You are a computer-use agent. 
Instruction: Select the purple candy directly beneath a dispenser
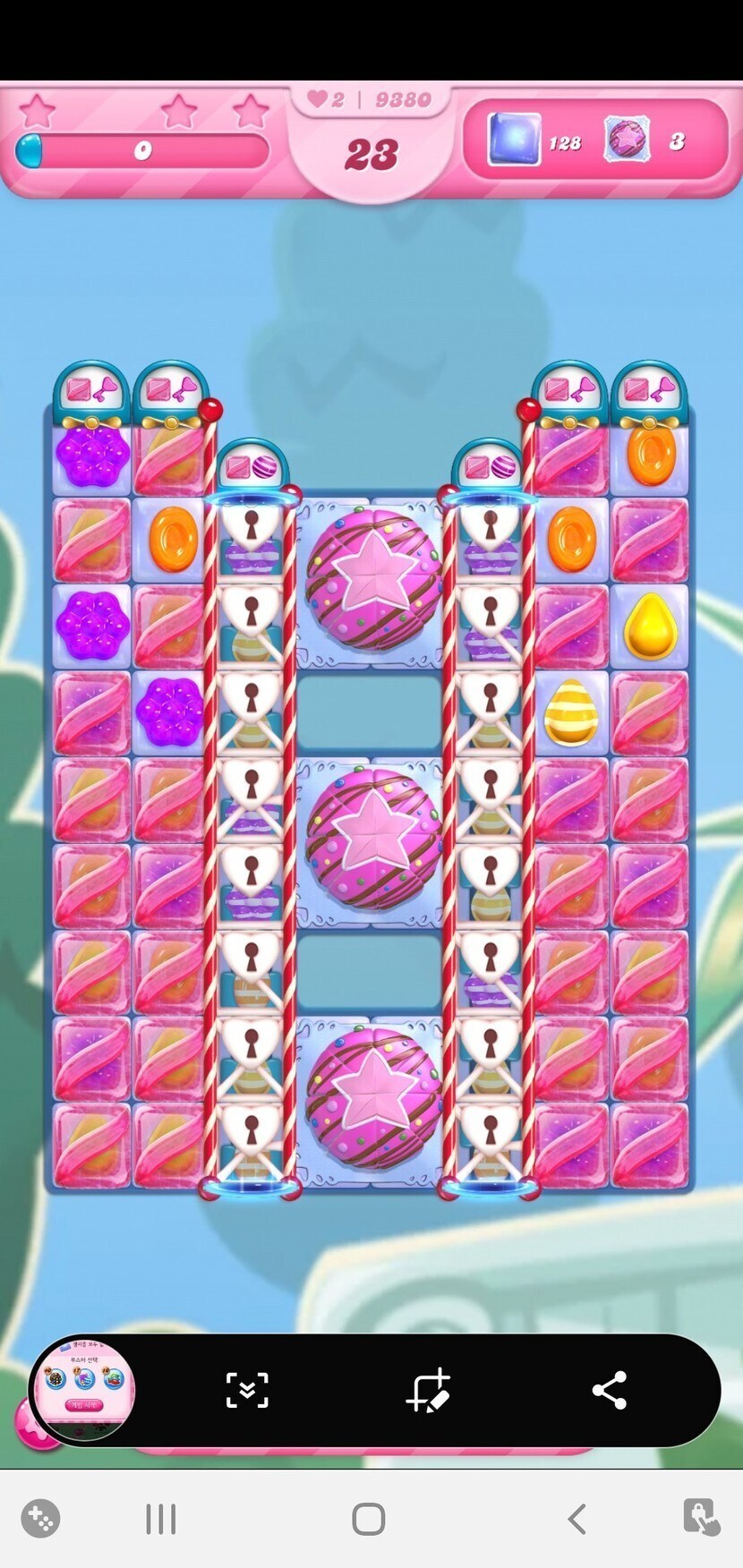[x=91, y=456]
